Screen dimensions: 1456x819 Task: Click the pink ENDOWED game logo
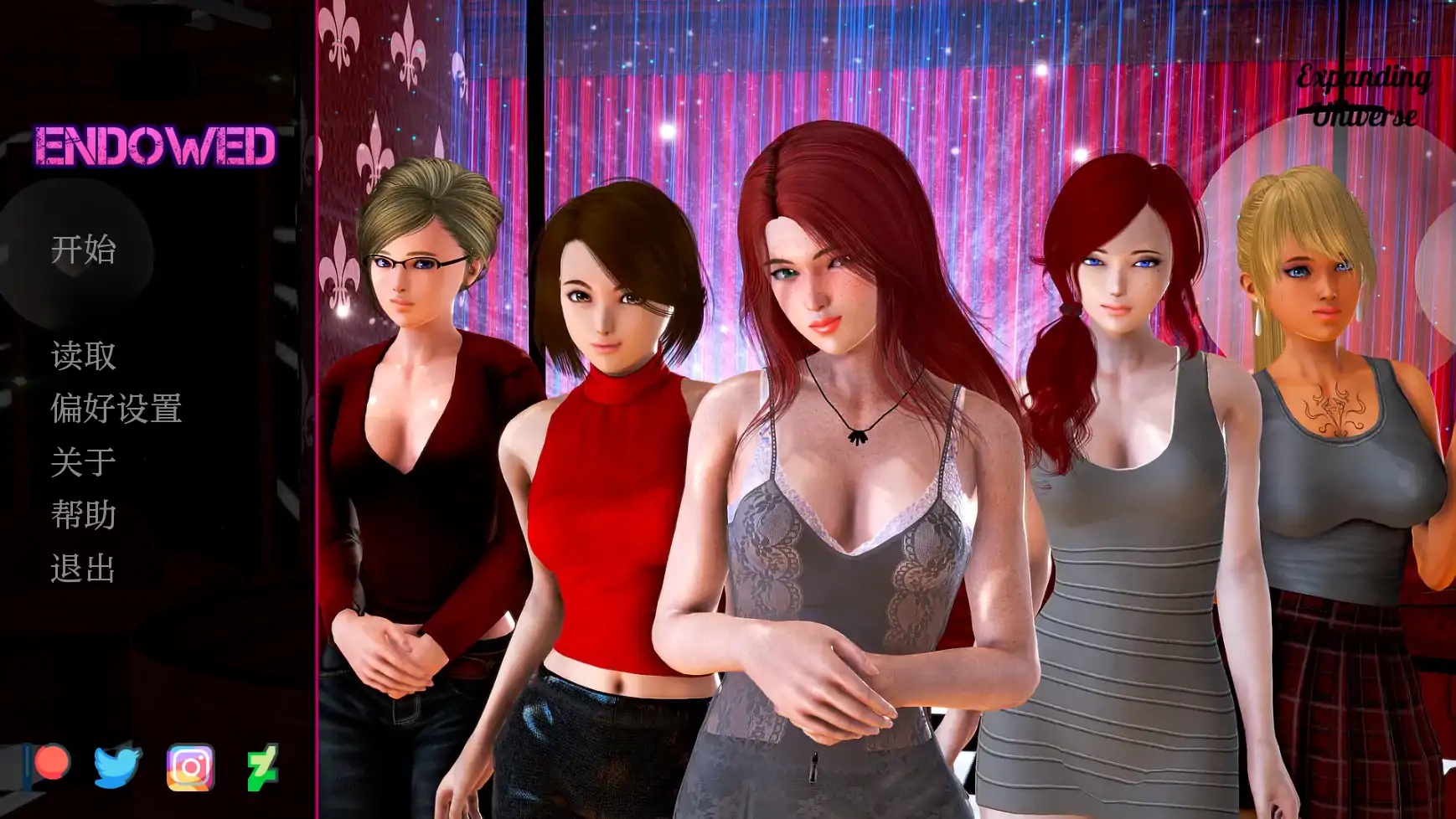[x=153, y=146]
